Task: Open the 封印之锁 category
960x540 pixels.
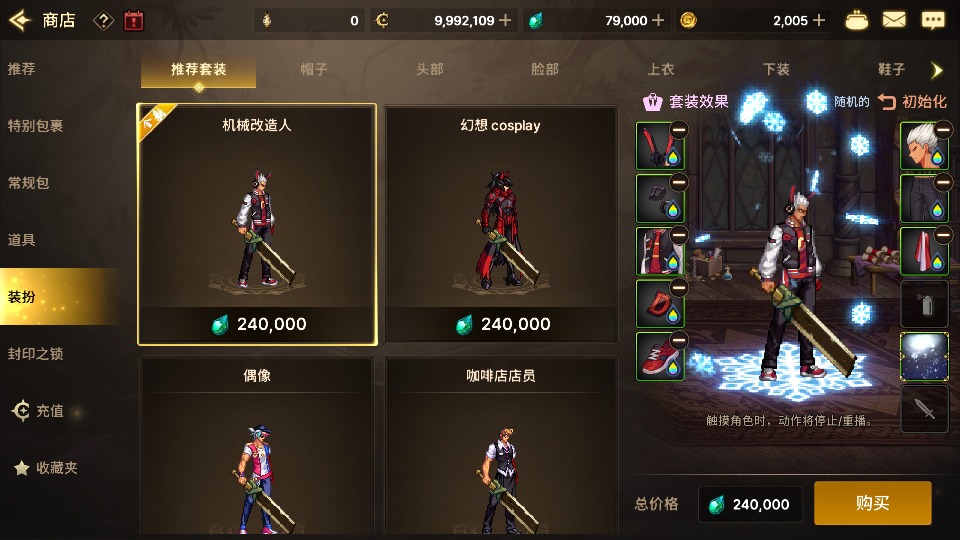Action: (x=36, y=354)
